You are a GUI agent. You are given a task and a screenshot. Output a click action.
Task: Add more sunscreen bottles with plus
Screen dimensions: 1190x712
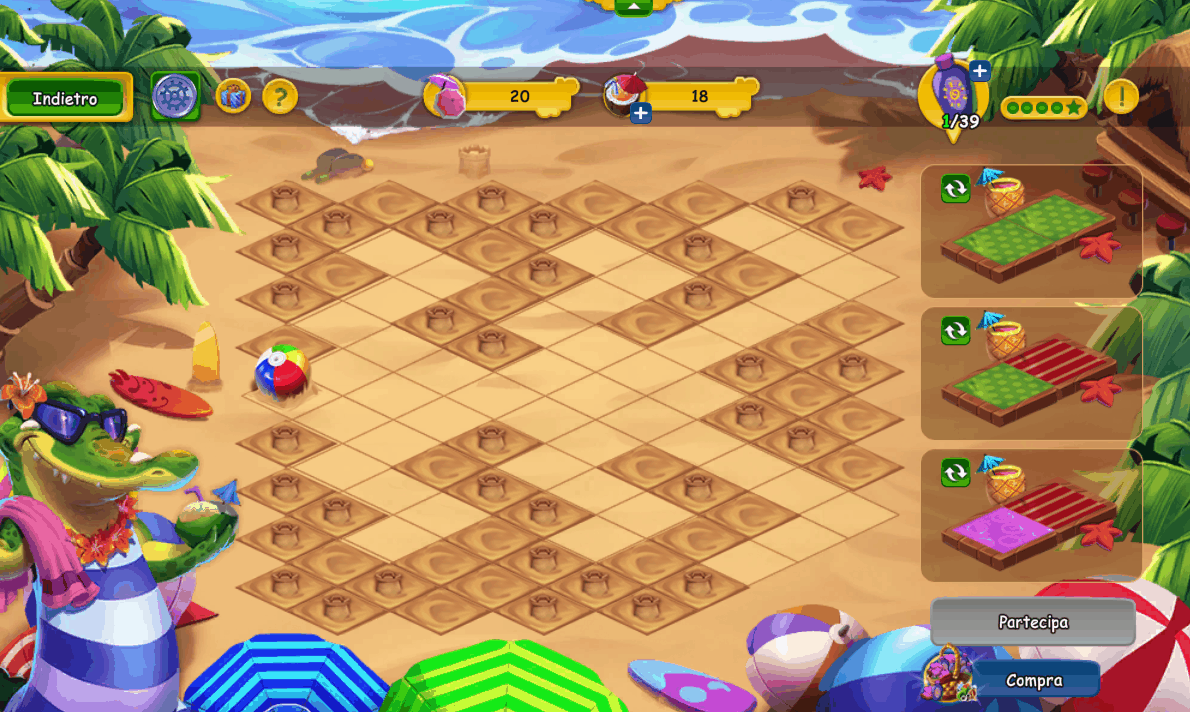pos(980,70)
